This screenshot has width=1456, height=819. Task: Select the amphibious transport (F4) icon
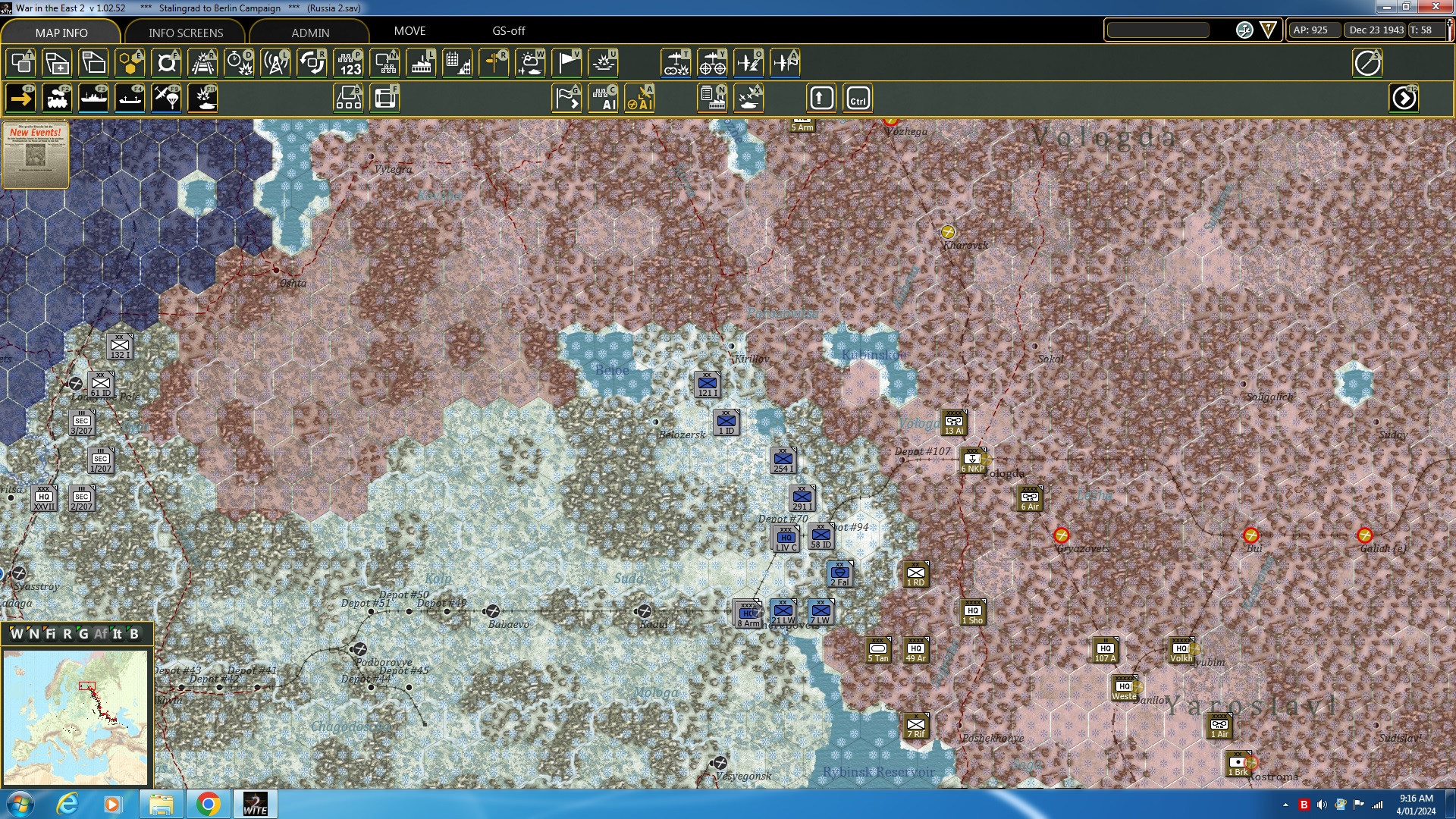point(130,98)
